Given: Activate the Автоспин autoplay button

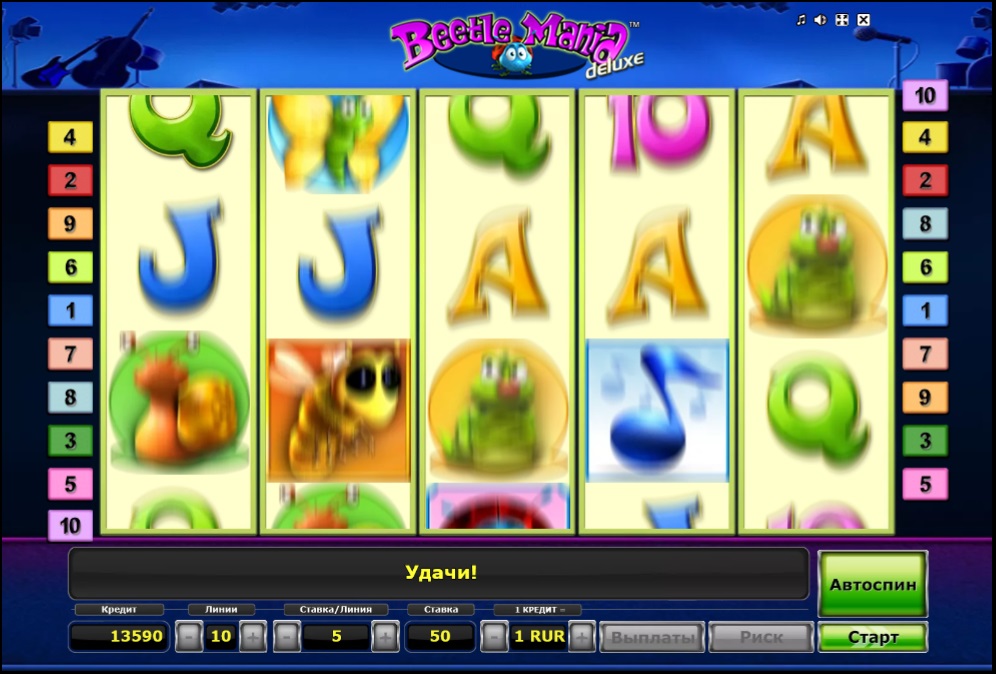Looking at the screenshot, I should [872, 584].
